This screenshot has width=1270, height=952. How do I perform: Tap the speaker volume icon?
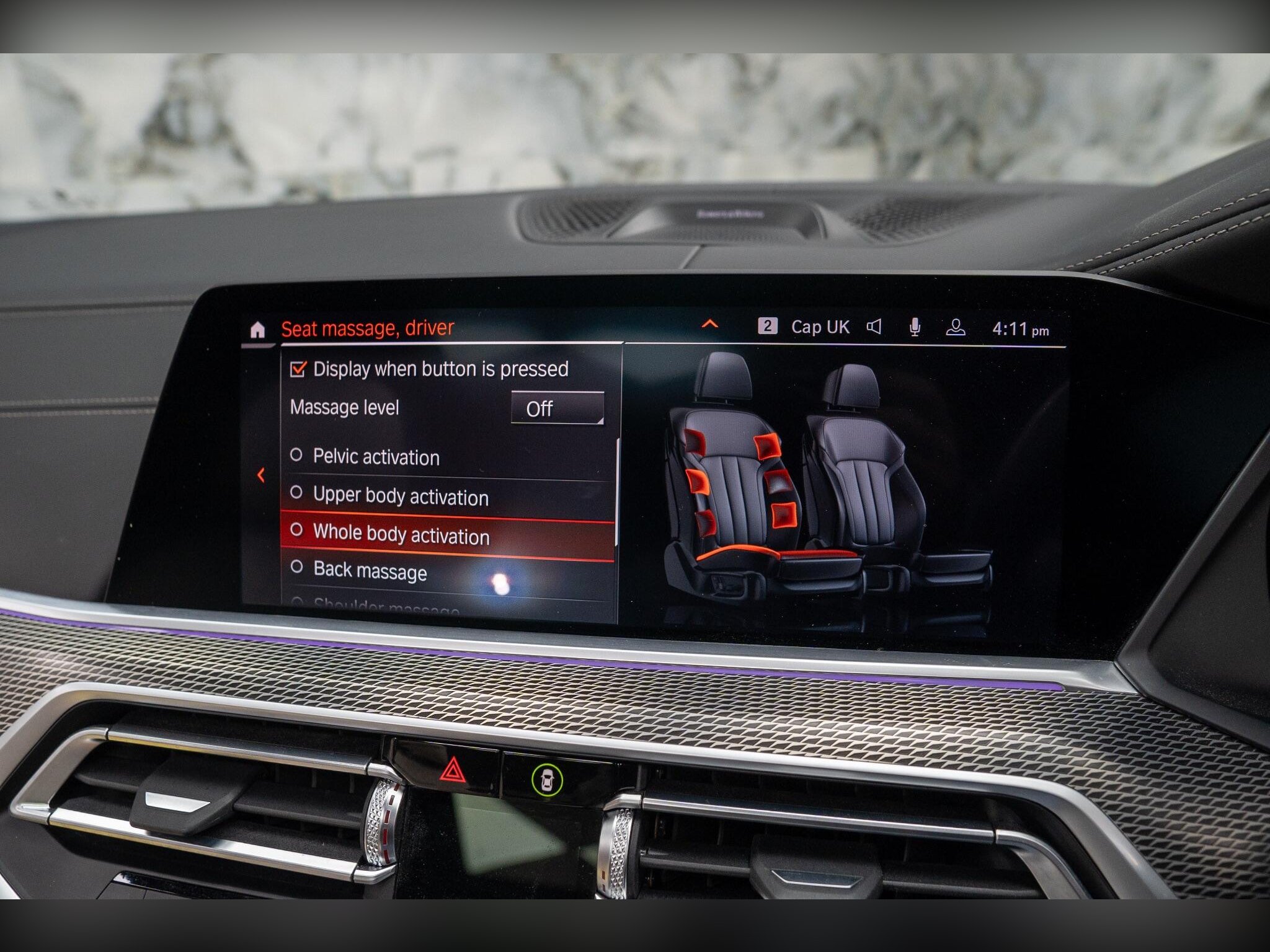pyautogui.click(x=874, y=327)
